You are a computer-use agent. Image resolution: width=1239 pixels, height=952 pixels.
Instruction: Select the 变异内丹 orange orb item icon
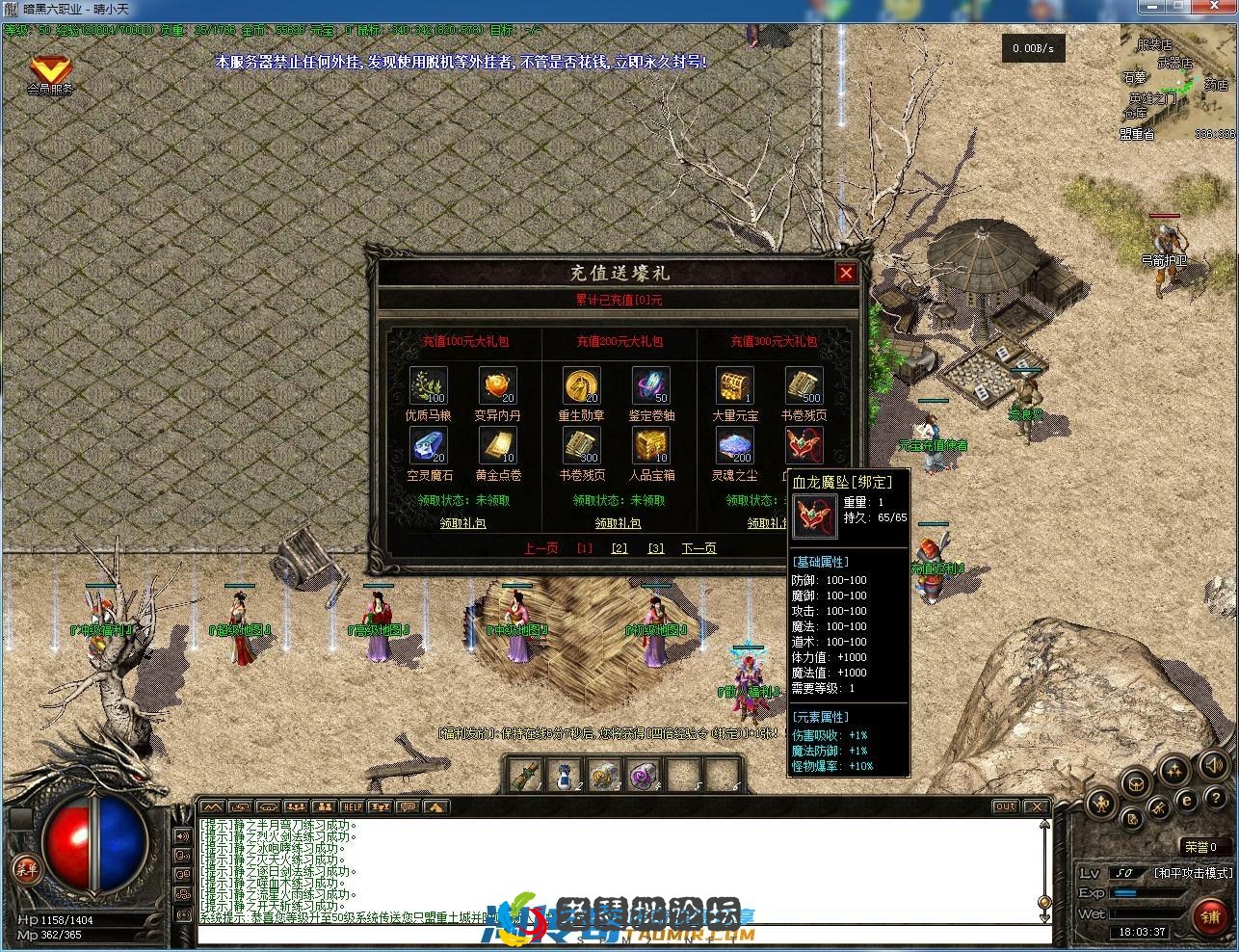coord(497,385)
